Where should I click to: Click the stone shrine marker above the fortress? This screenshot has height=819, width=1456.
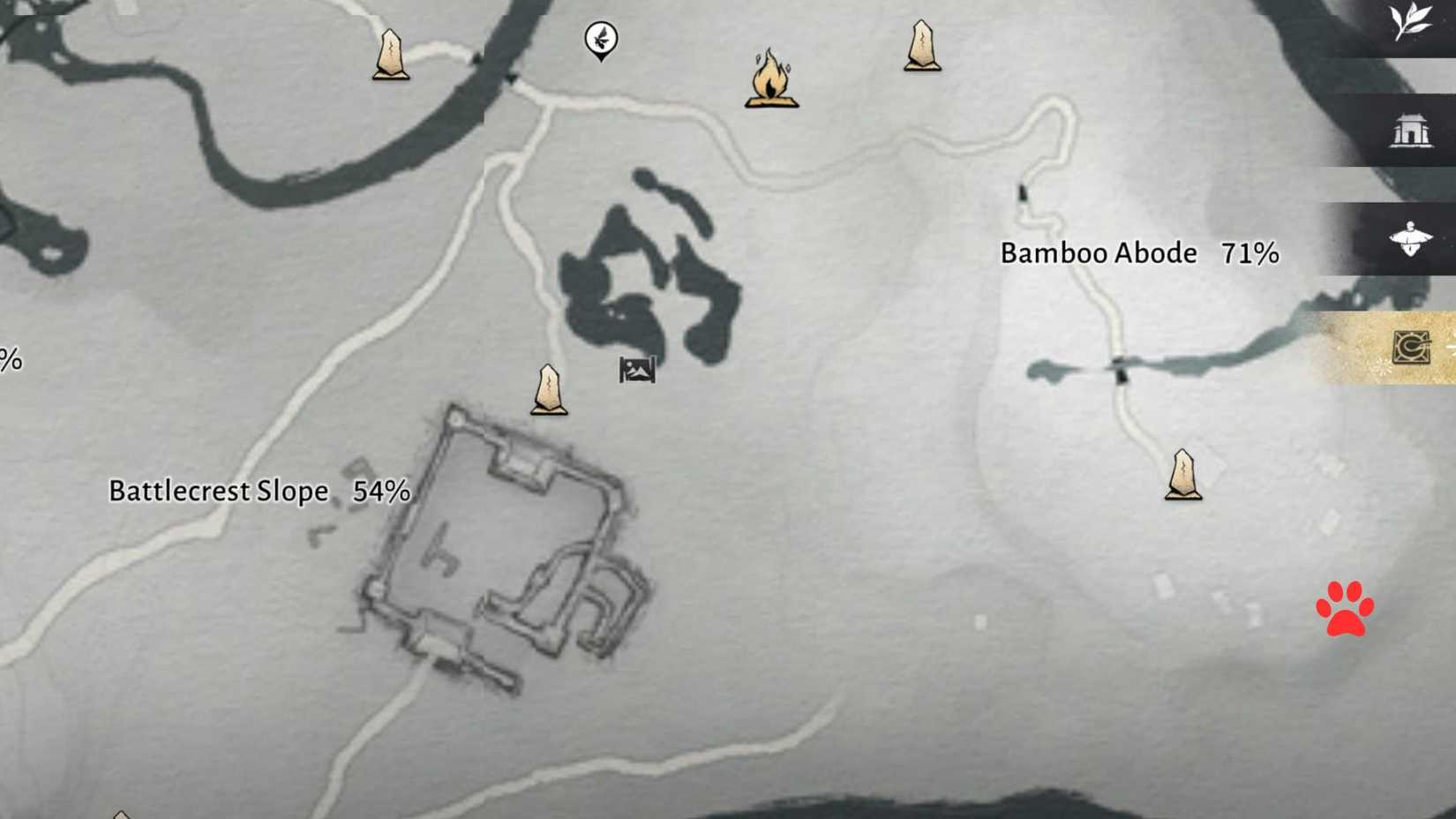pyautogui.click(x=548, y=388)
